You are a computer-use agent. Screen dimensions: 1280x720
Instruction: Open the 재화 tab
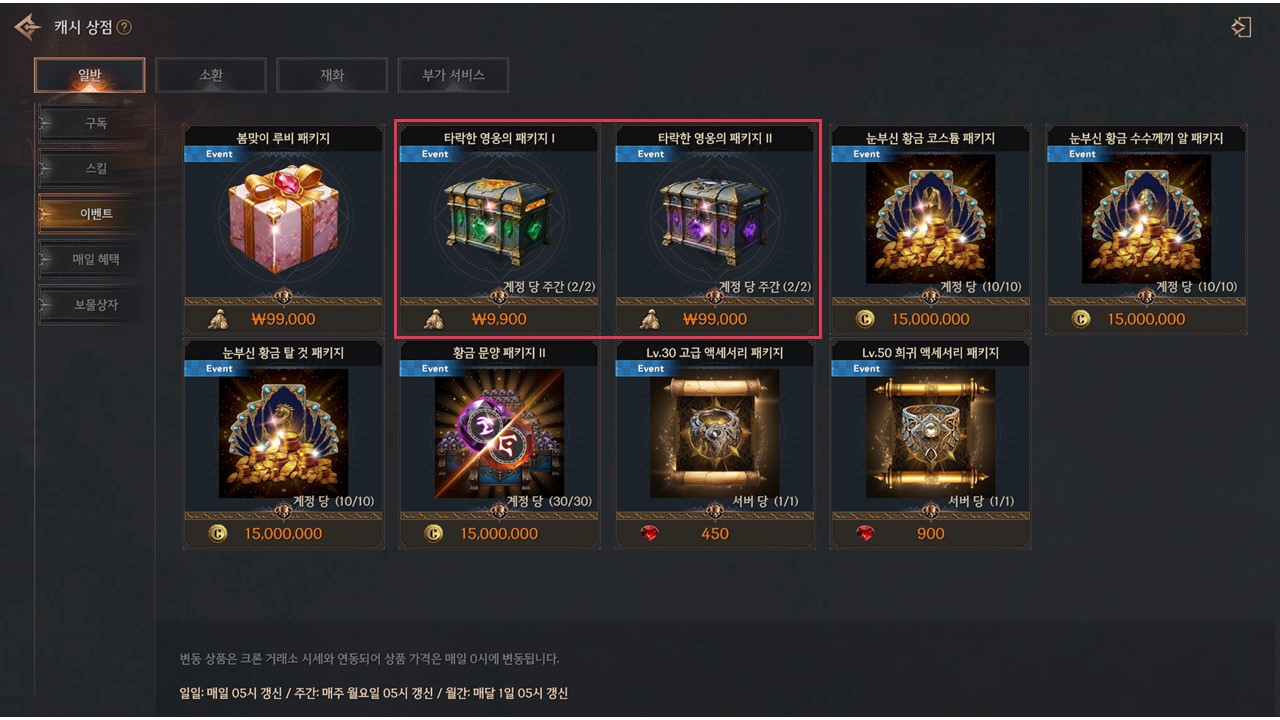pos(332,75)
